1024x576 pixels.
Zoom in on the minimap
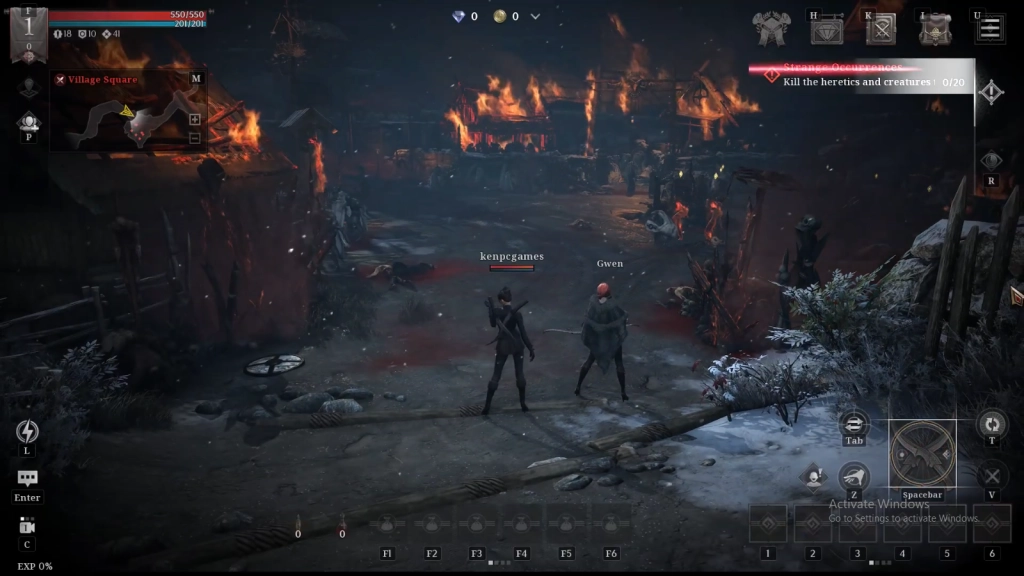[195, 119]
